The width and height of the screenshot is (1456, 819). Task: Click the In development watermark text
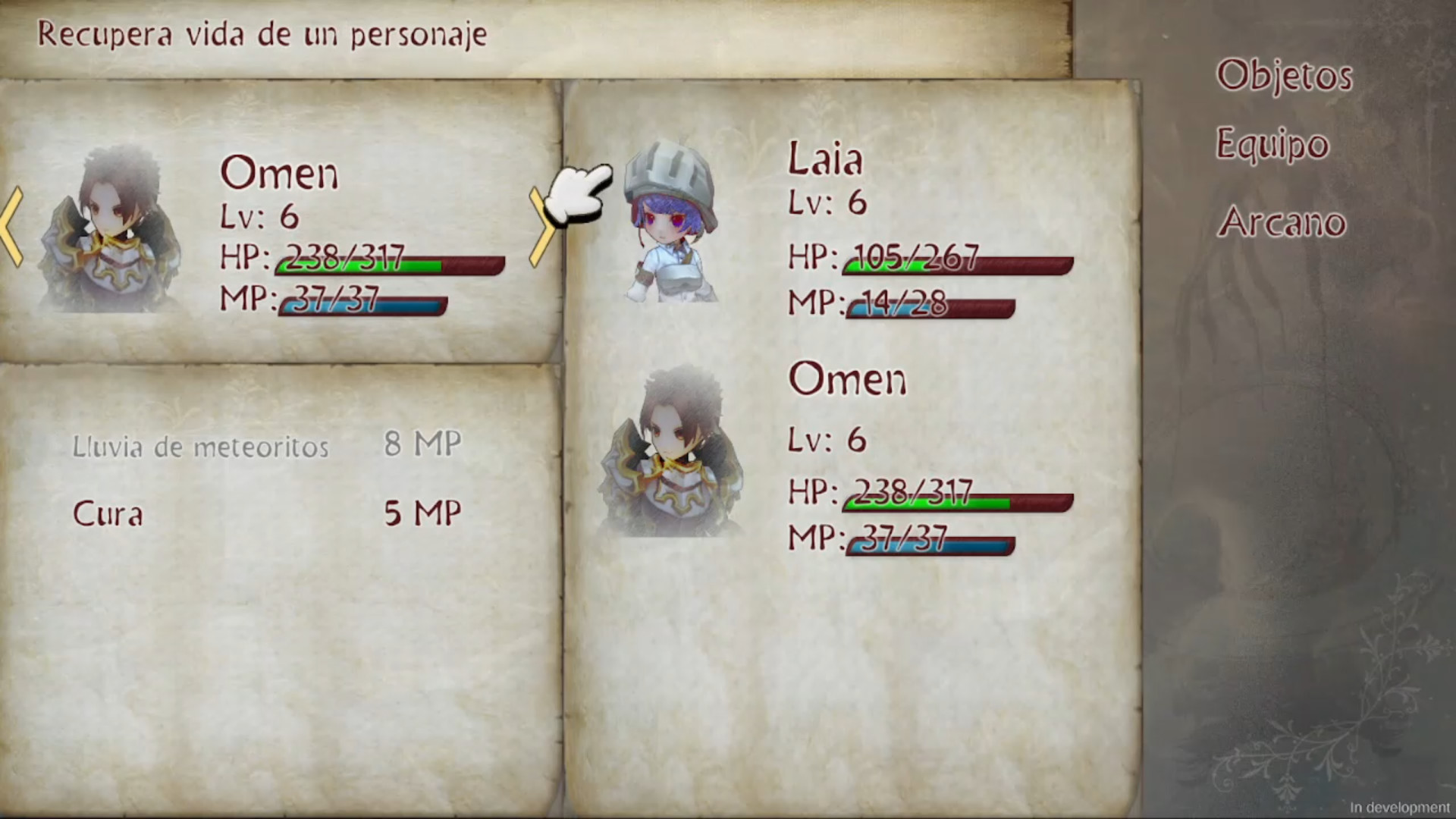pyautogui.click(x=1403, y=807)
